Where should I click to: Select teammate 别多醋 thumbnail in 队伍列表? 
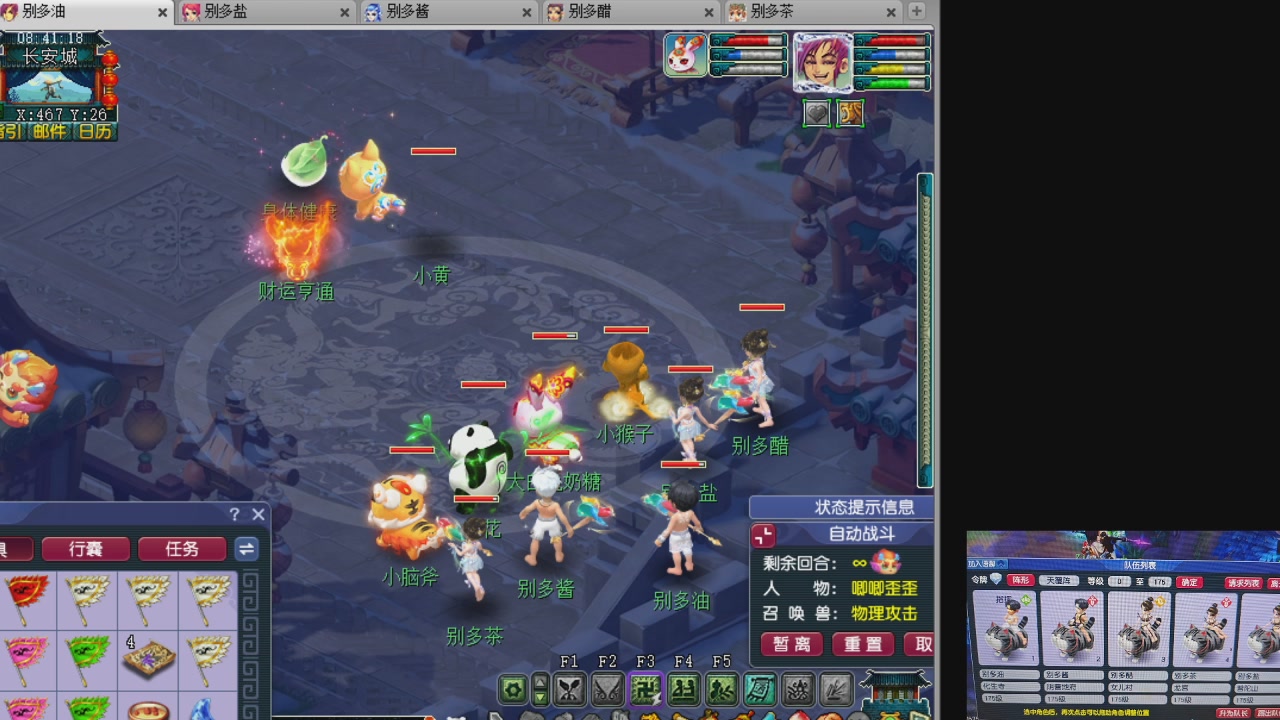1139,628
